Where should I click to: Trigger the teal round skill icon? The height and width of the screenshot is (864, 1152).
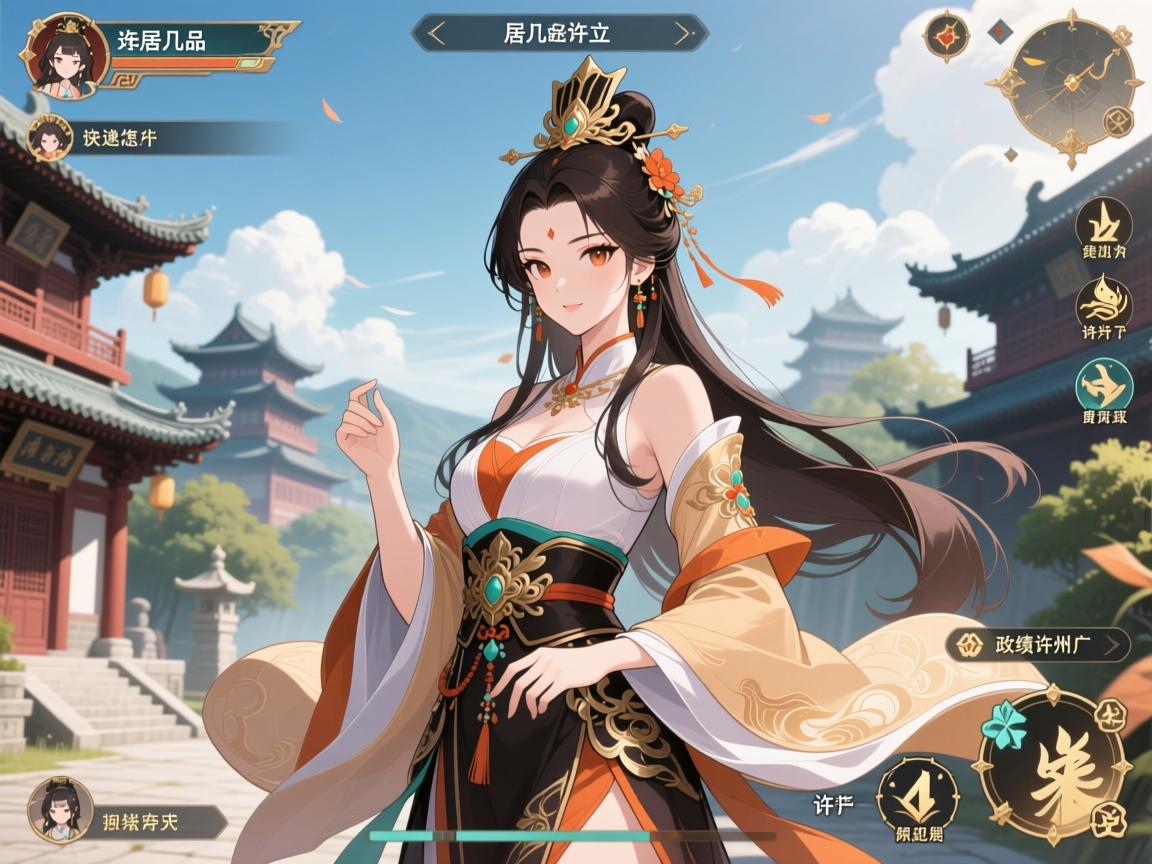click(x=1104, y=386)
